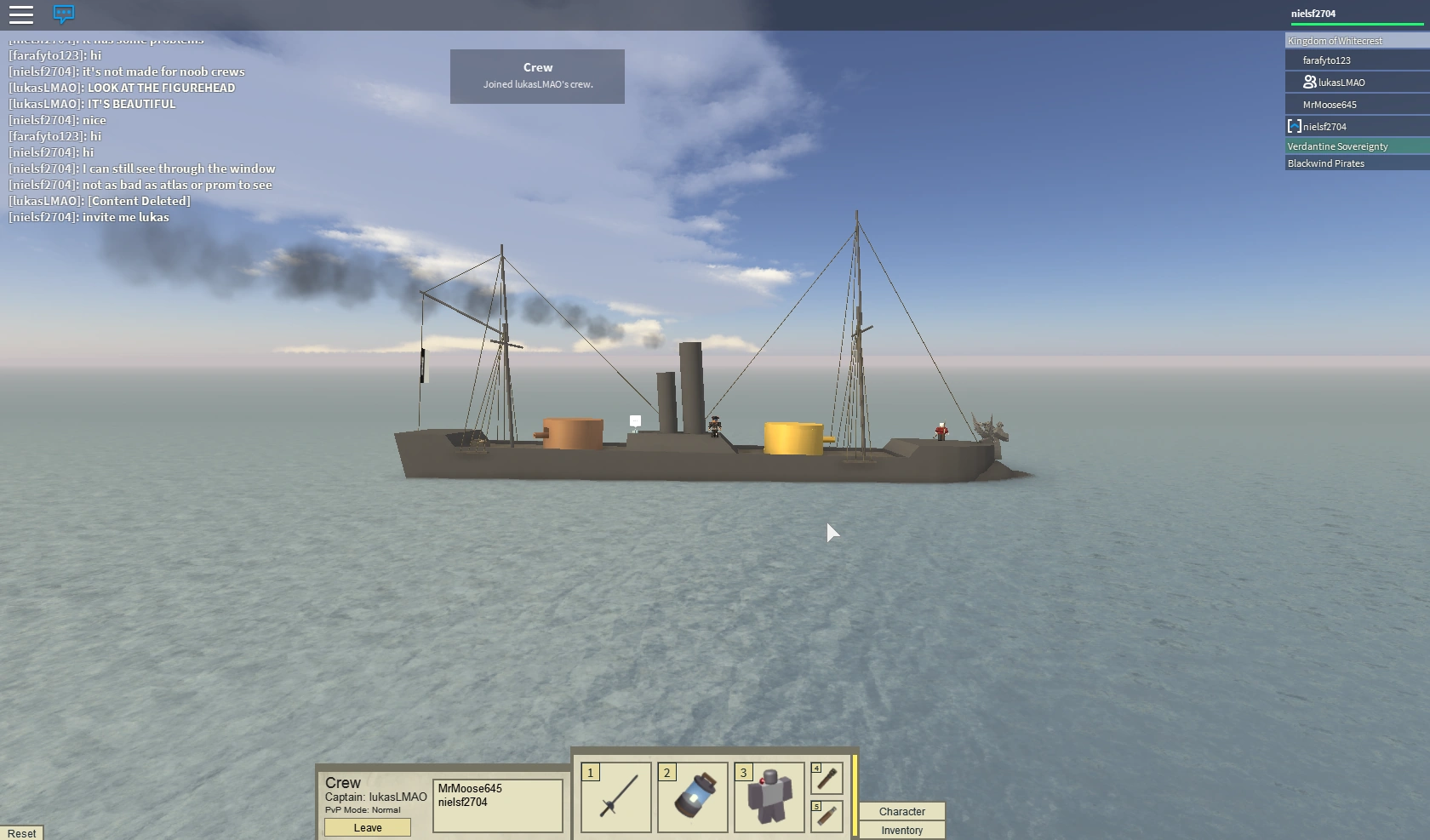Open the Inventory tab
Viewport: 1430px width, 840px height.
901,830
